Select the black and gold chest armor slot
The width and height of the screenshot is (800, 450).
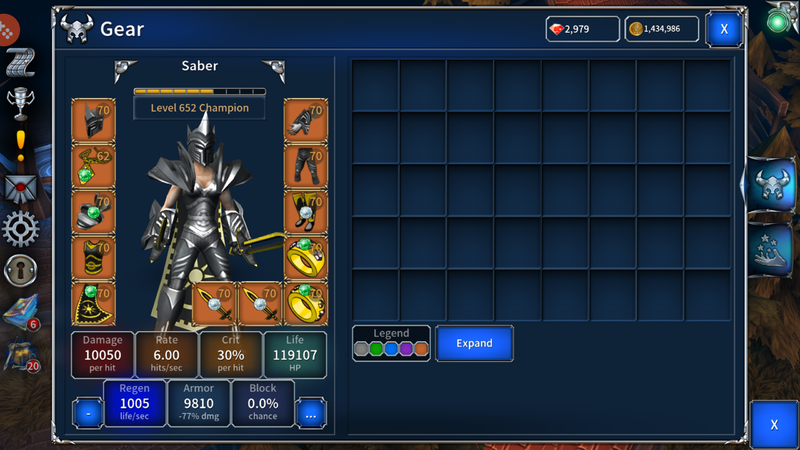[93, 258]
